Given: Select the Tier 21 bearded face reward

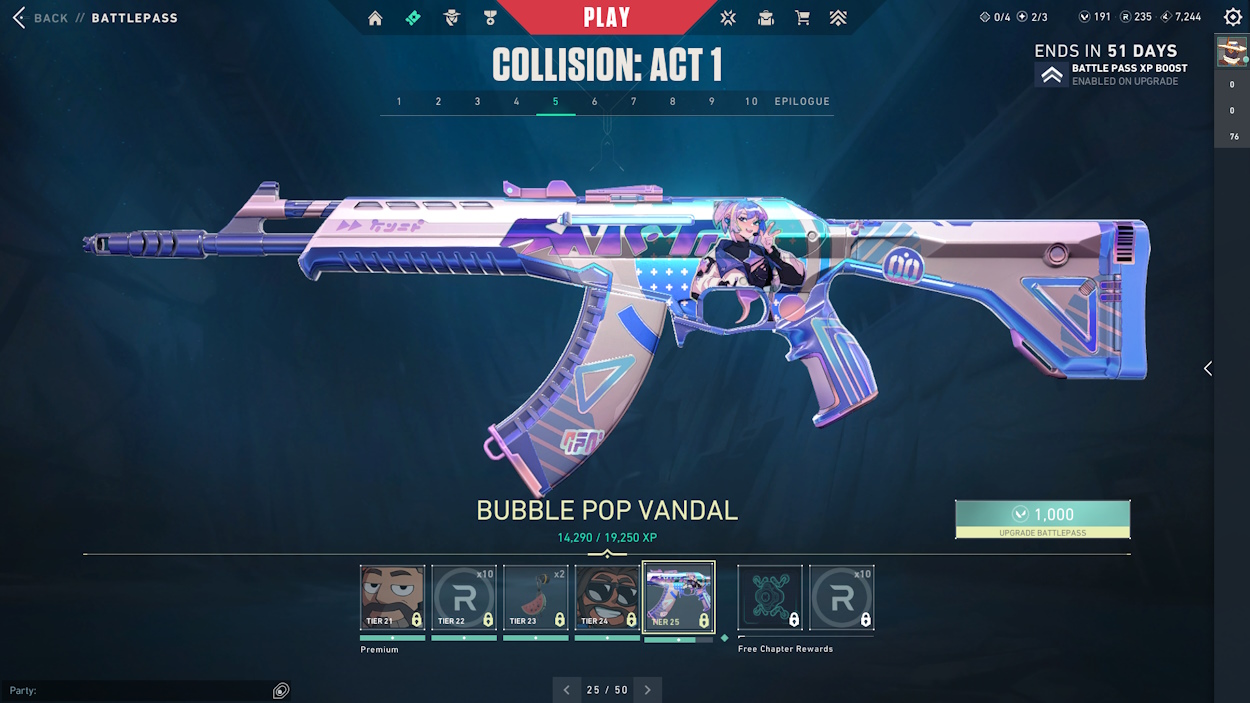Looking at the screenshot, I should 392,597.
